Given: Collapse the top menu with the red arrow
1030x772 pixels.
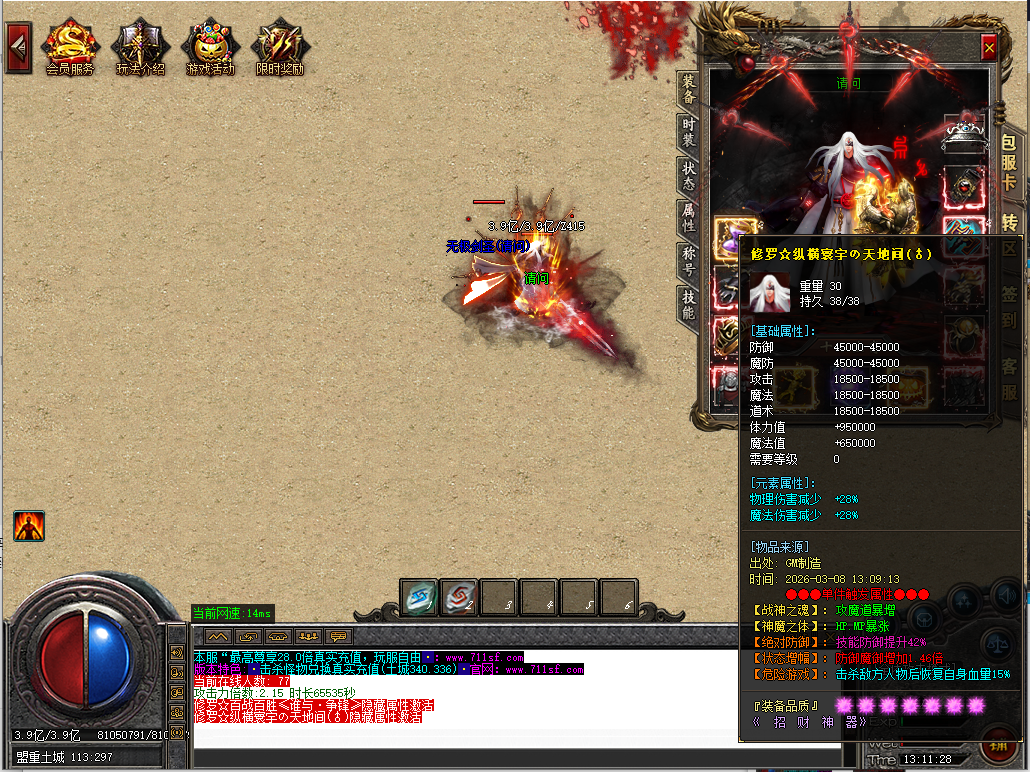Looking at the screenshot, I should pos(17,47).
